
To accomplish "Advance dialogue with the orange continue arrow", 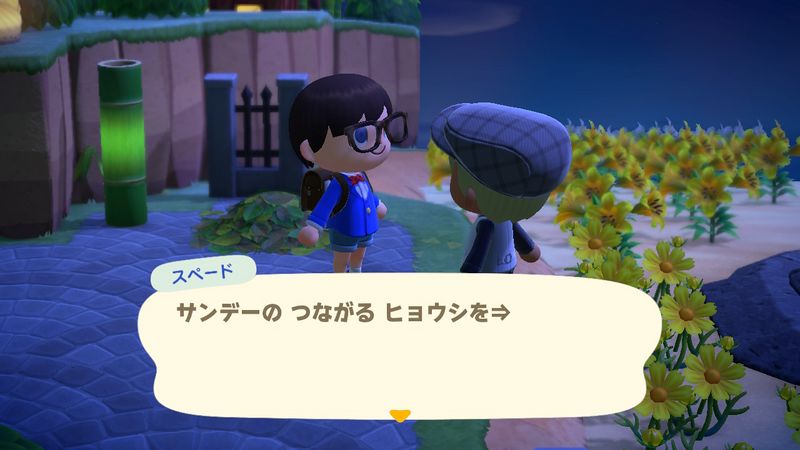I will [x=400, y=415].
